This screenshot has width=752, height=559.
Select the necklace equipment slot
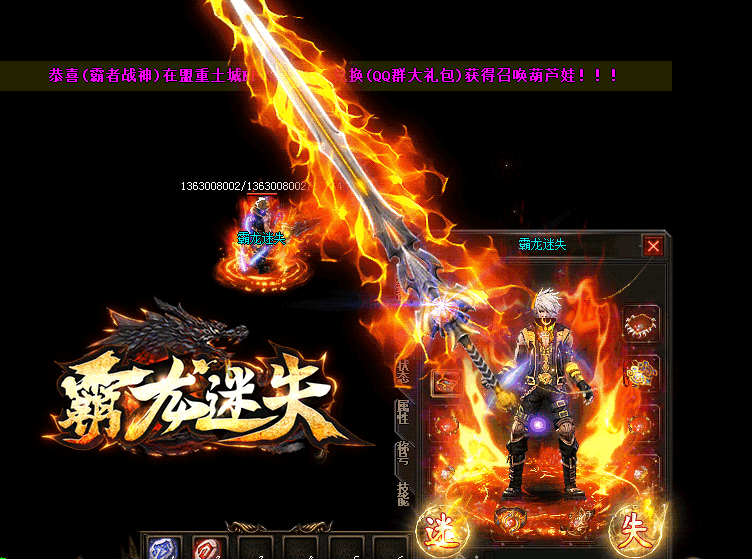[641, 325]
